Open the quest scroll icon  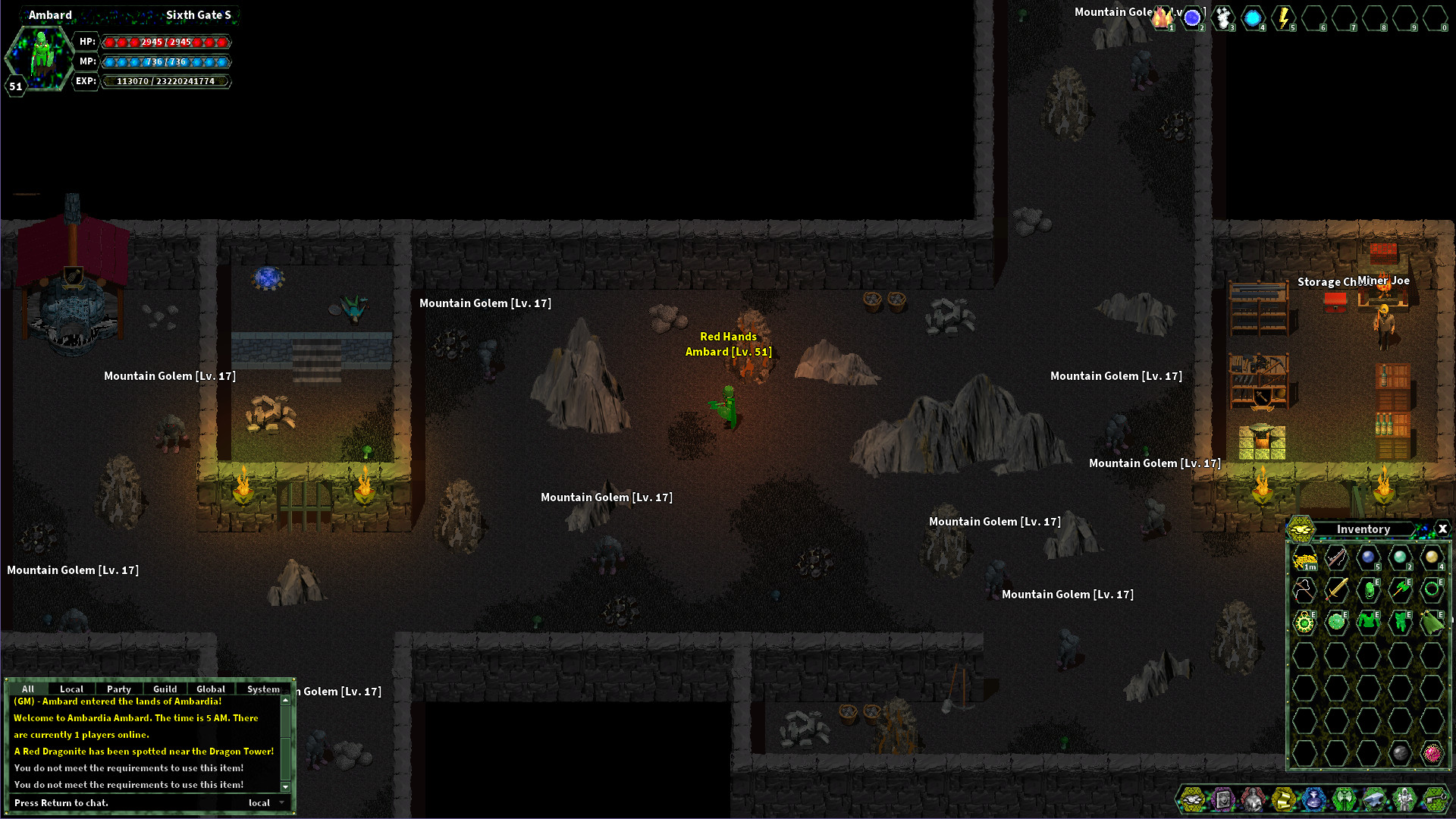pos(1283,799)
